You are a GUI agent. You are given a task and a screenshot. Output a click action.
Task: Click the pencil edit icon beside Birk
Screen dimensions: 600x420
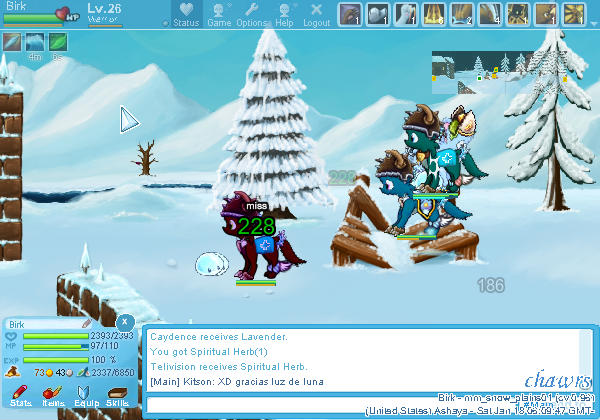click(87, 324)
